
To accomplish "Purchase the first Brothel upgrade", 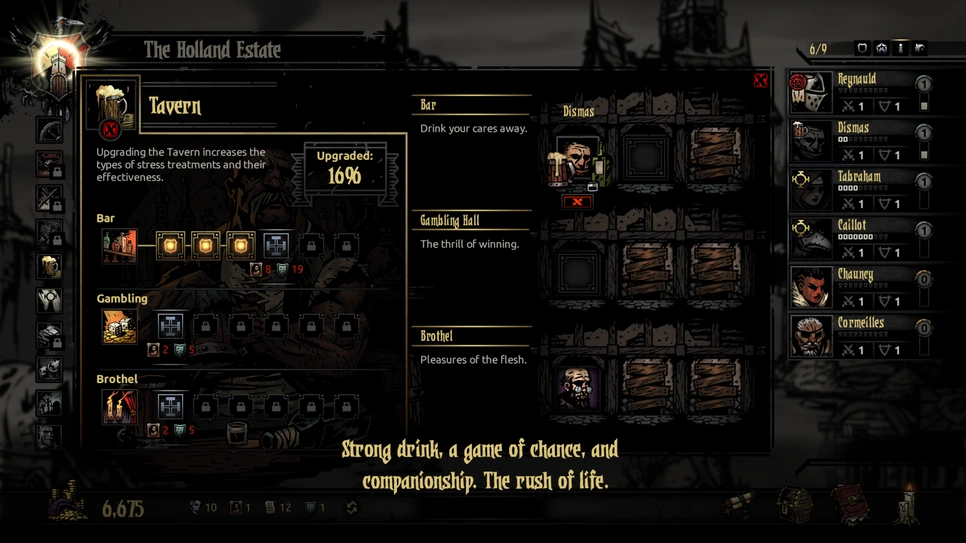I will 171,406.
